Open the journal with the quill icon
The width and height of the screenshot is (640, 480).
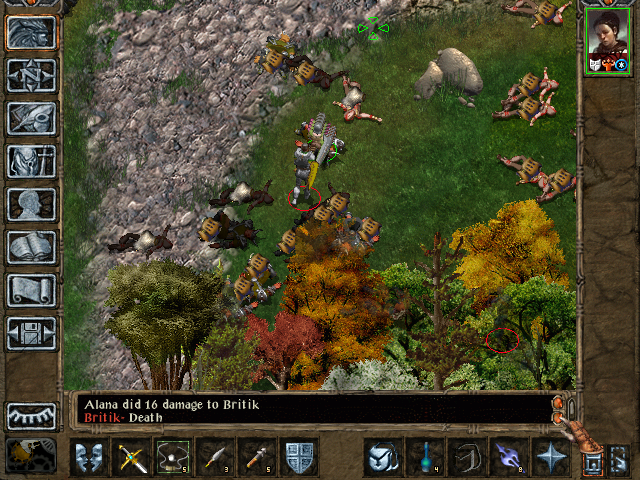(31, 118)
